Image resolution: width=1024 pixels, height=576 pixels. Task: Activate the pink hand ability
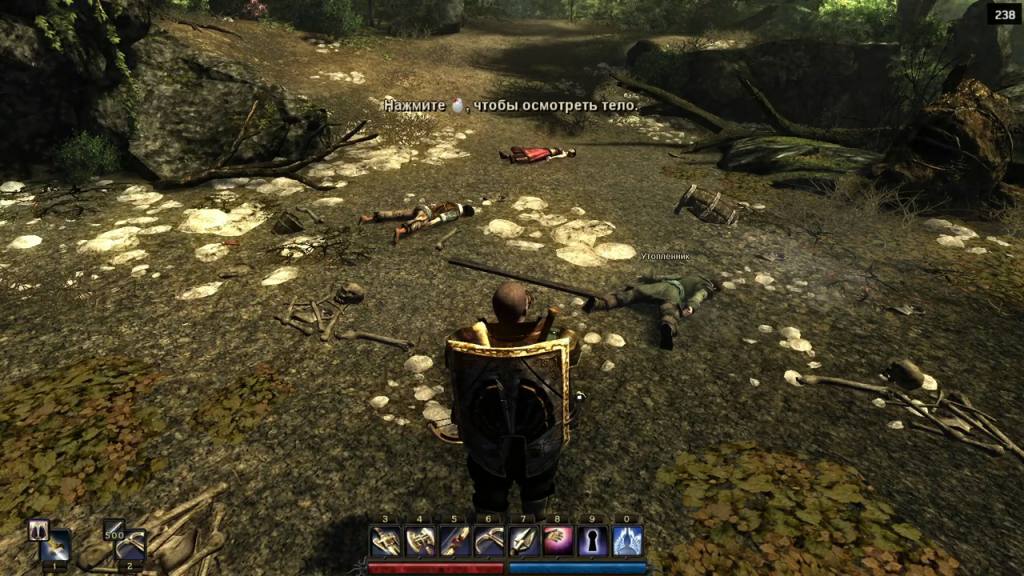coord(558,541)
